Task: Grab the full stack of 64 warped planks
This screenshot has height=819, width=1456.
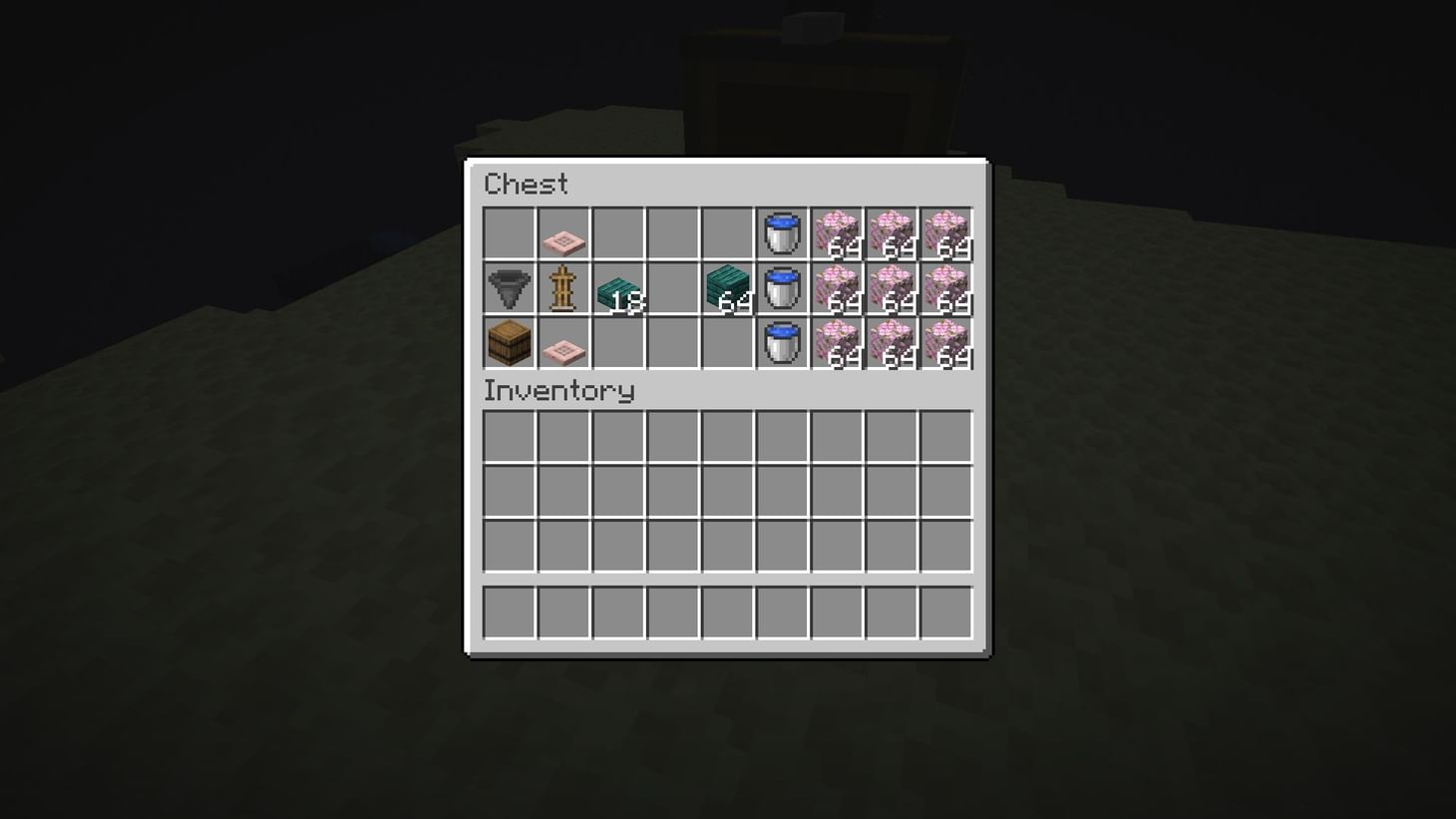Action: [x=728, y=289]
